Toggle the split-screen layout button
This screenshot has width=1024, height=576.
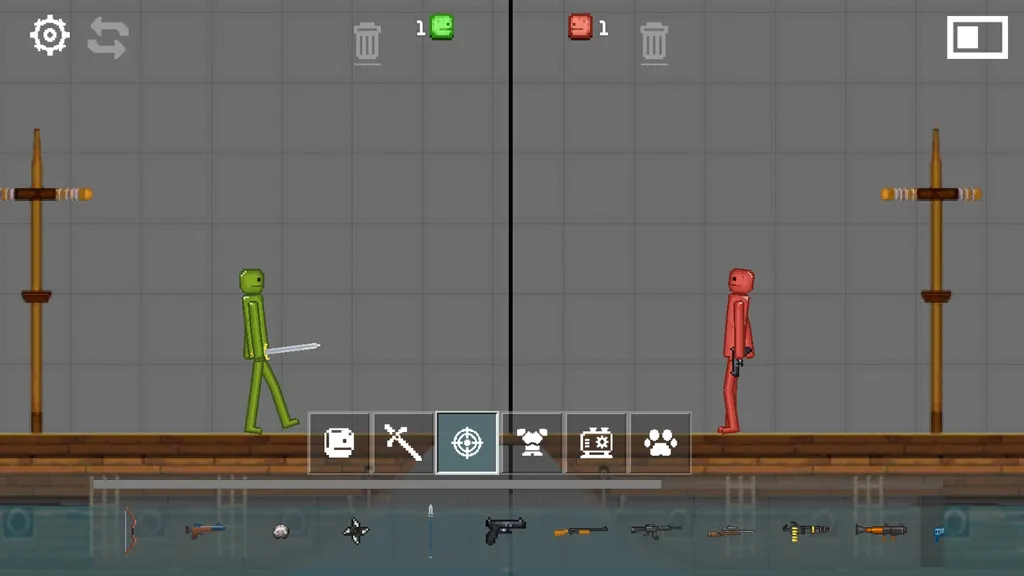[977, 38]
